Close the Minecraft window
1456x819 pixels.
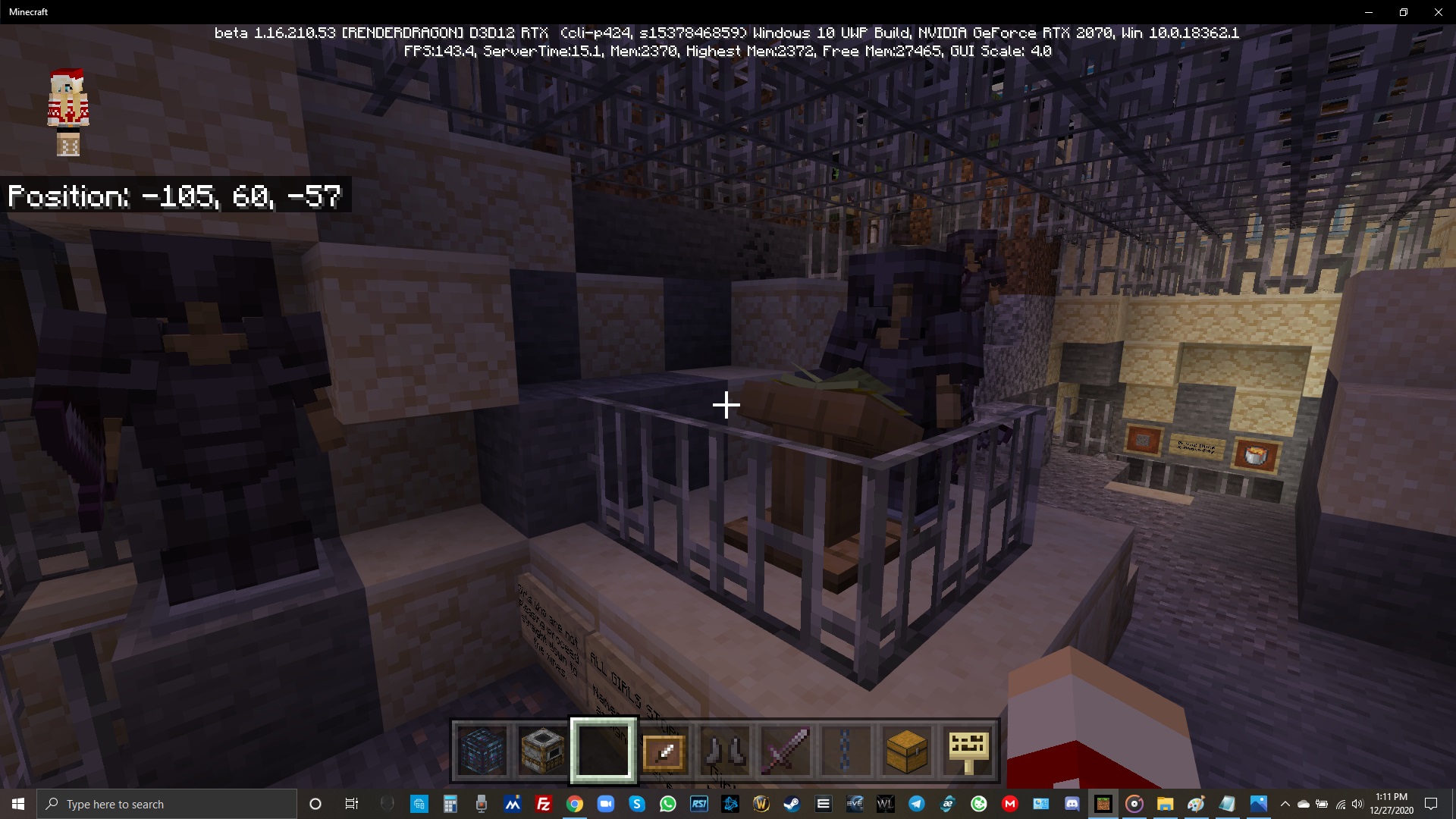(x=1438, y=12)
